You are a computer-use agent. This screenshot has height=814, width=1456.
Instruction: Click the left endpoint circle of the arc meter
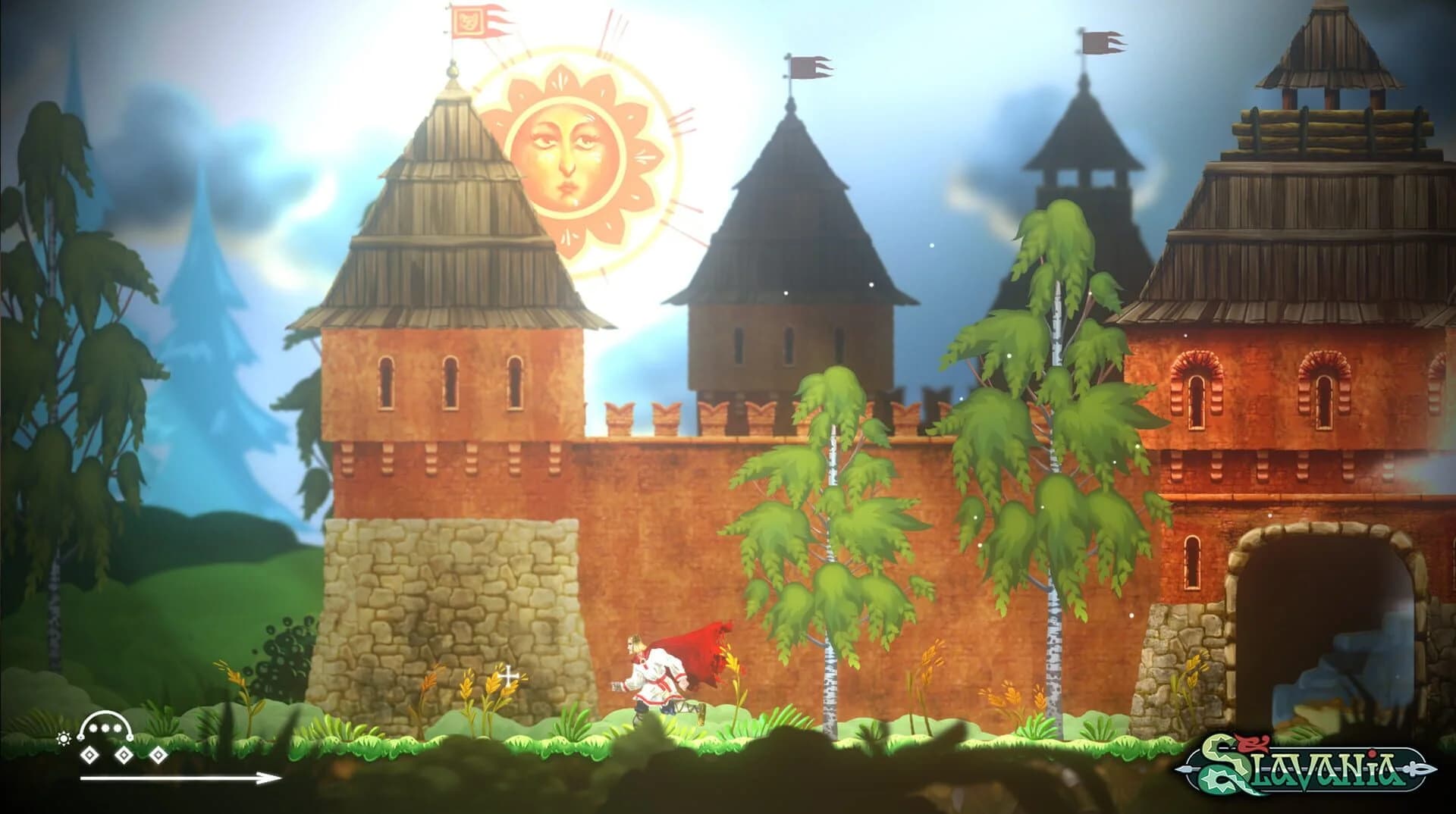click(80, 737)
